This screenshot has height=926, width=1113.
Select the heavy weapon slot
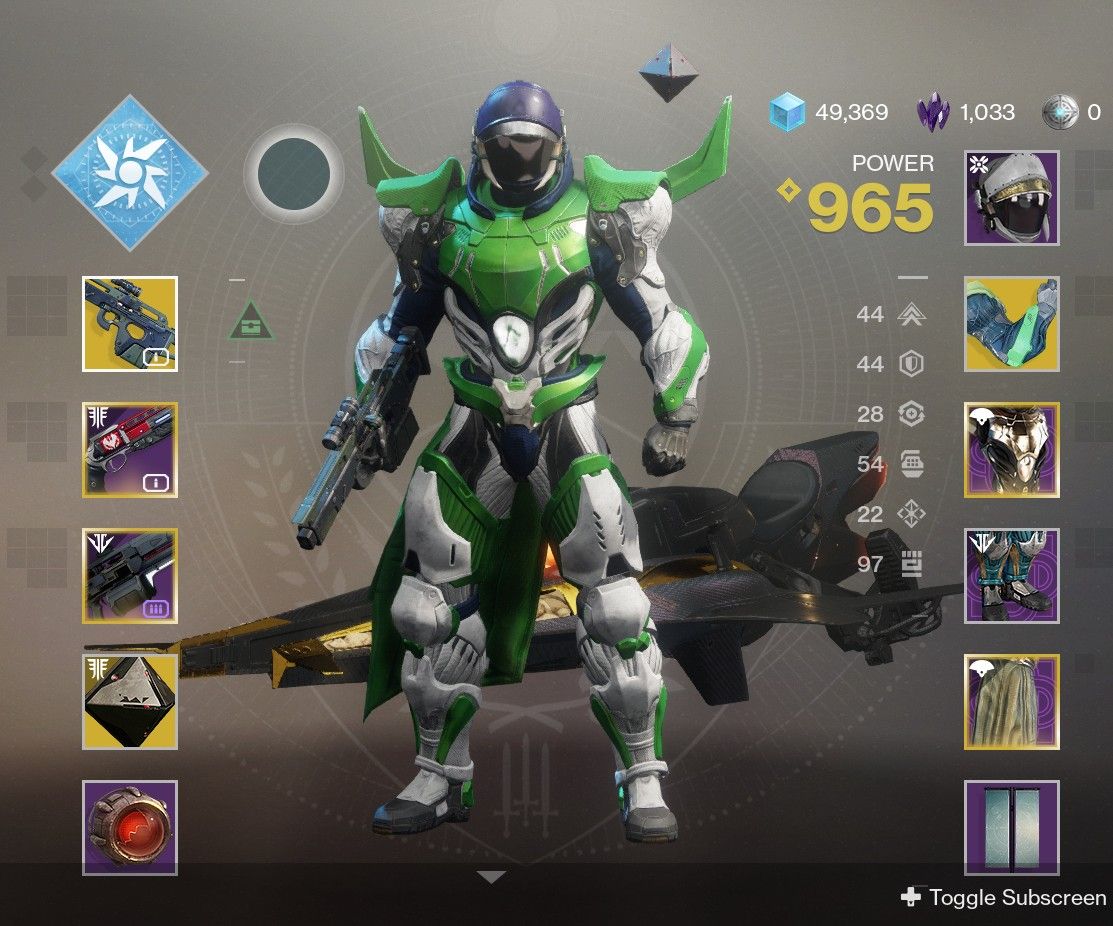point(130,576)
